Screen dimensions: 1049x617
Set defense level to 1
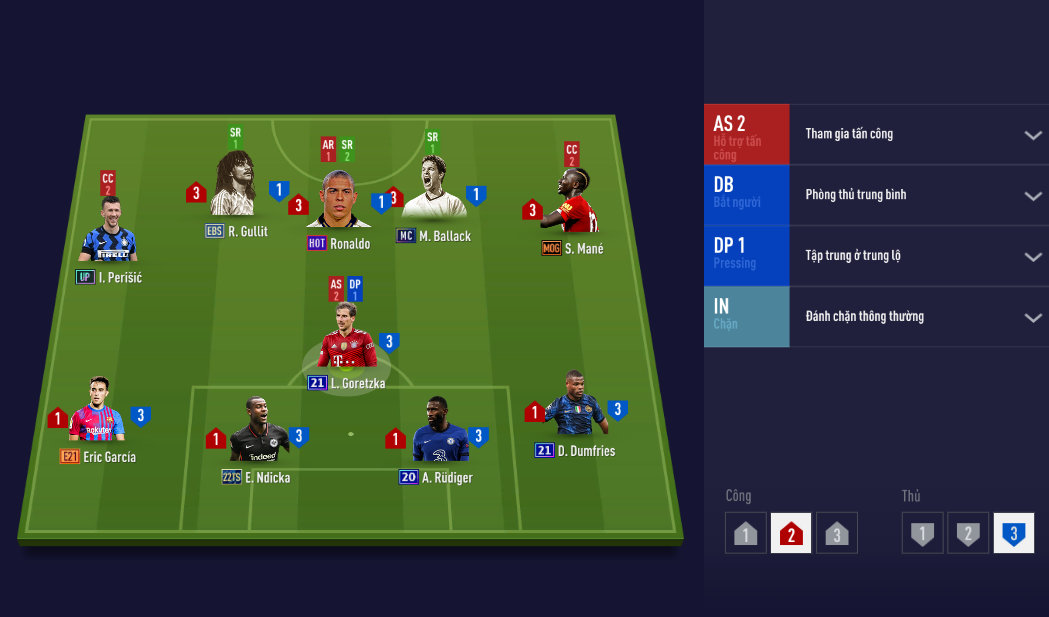921,533
